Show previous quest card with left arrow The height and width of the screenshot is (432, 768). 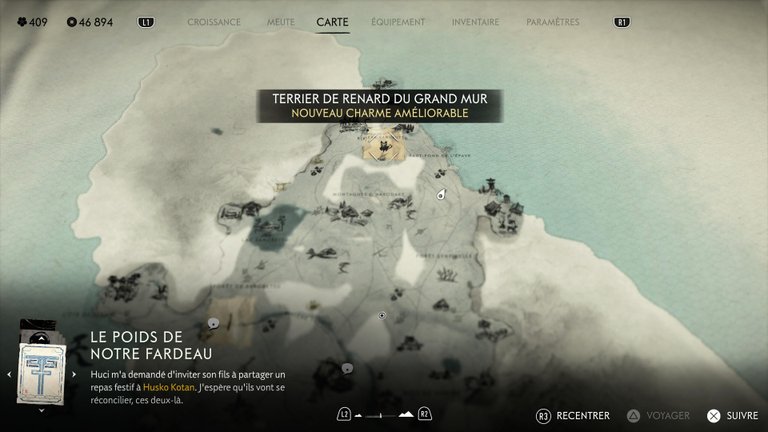[x=9, y=374]
